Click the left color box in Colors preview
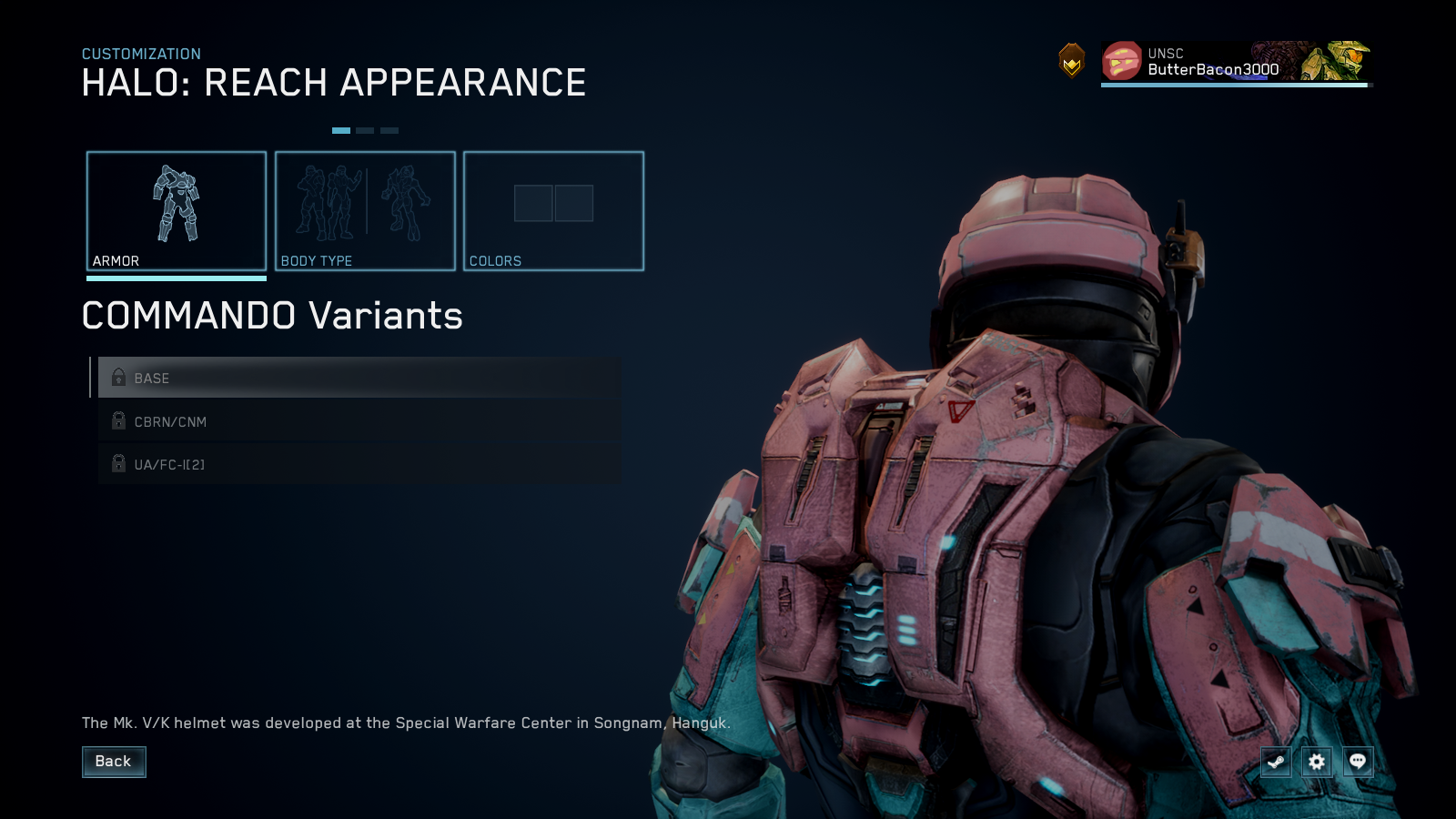 (x=532, y=205)
